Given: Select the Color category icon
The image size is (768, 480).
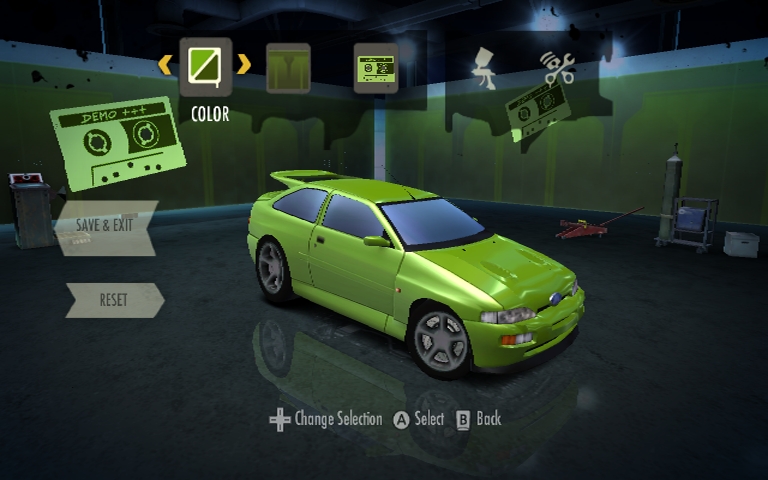Looking at the screenshot, I should (205, 66).
